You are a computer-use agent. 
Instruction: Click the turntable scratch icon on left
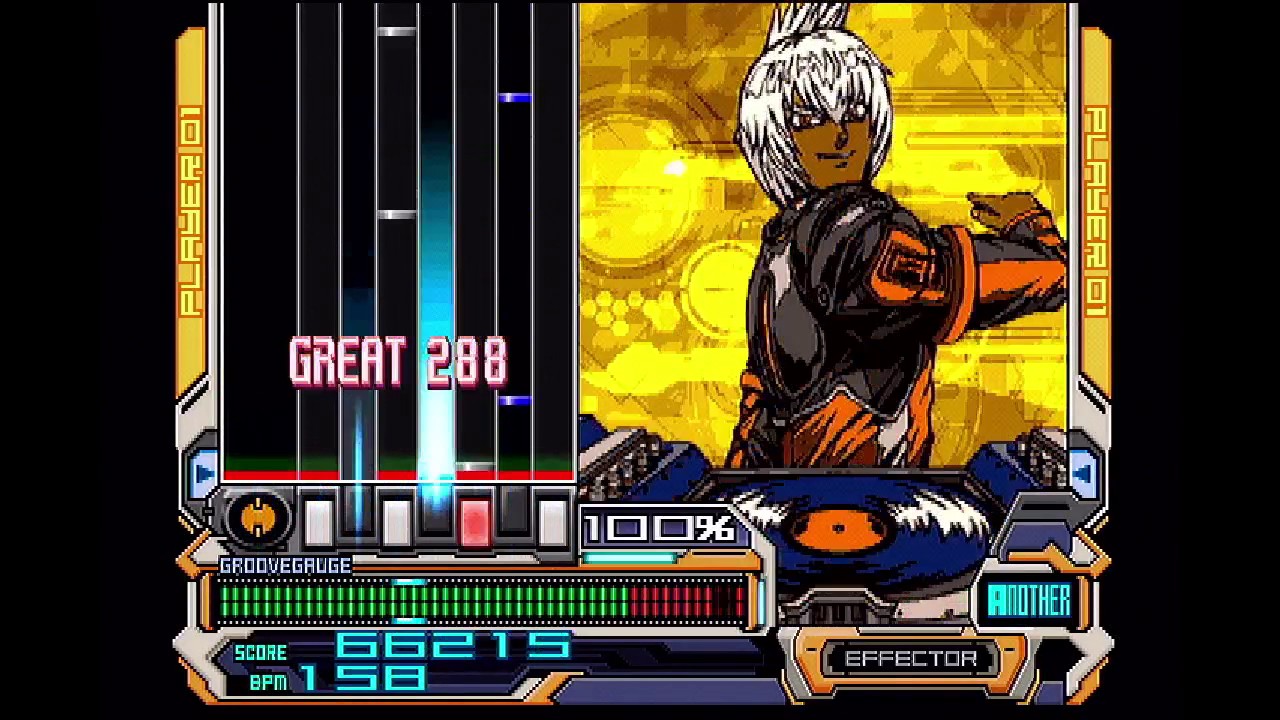258,517
